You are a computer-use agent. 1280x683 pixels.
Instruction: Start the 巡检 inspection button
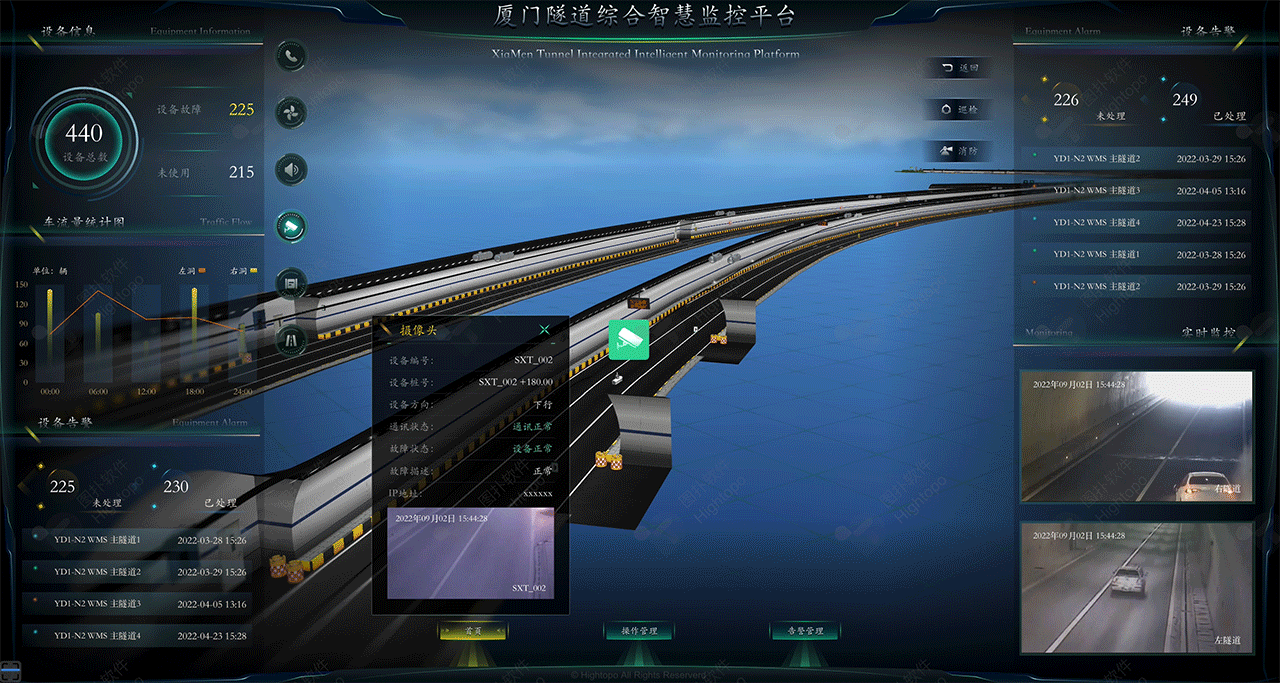tap(959, 109)
